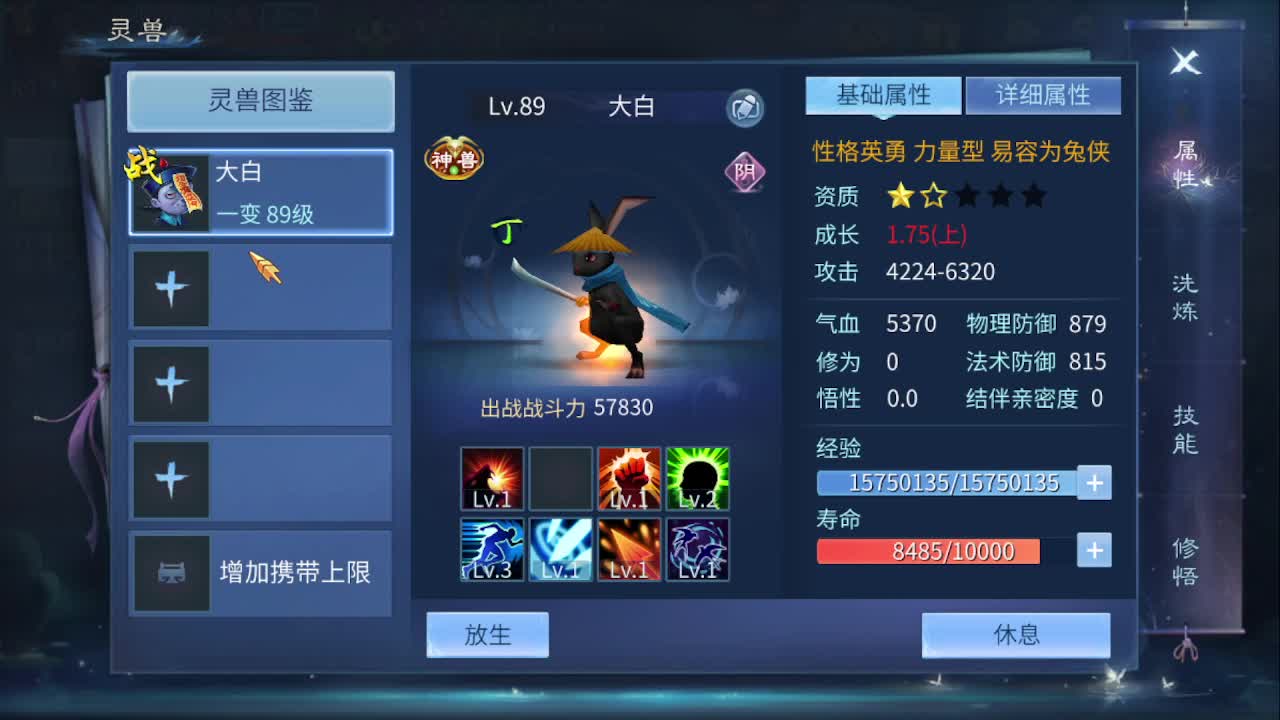1280x720 pixels.
Task: Open the Lv.3 blue sprint skill icon
Action: 490,548
